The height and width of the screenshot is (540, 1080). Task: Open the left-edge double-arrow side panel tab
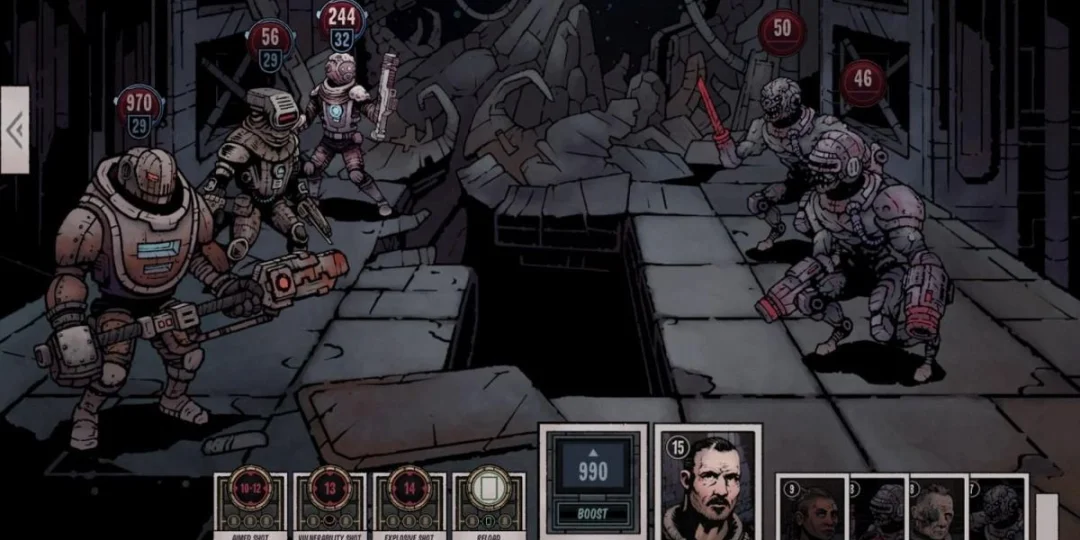(x=15, y=130)
